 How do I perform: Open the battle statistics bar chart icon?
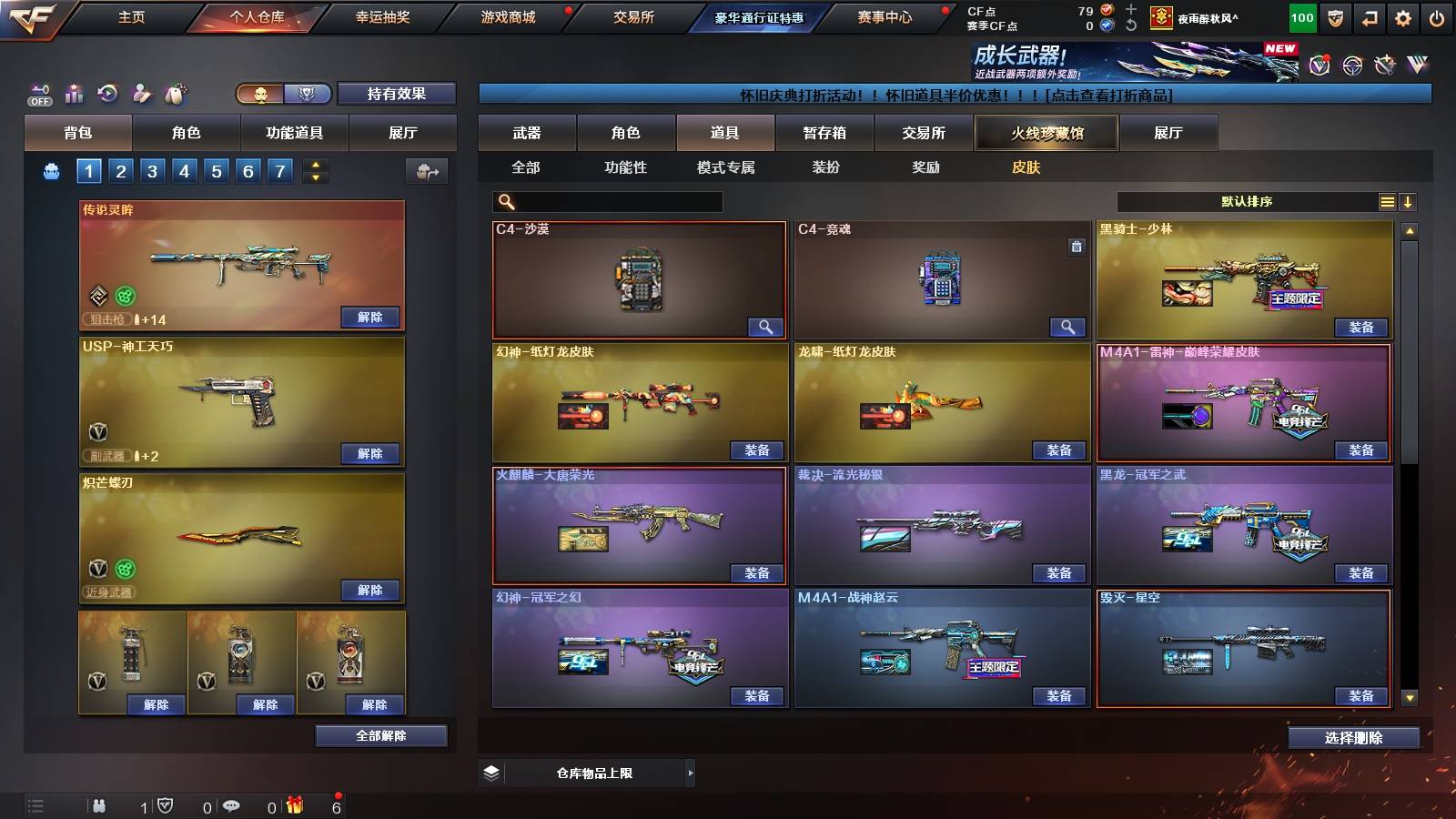tap(74, 92)
